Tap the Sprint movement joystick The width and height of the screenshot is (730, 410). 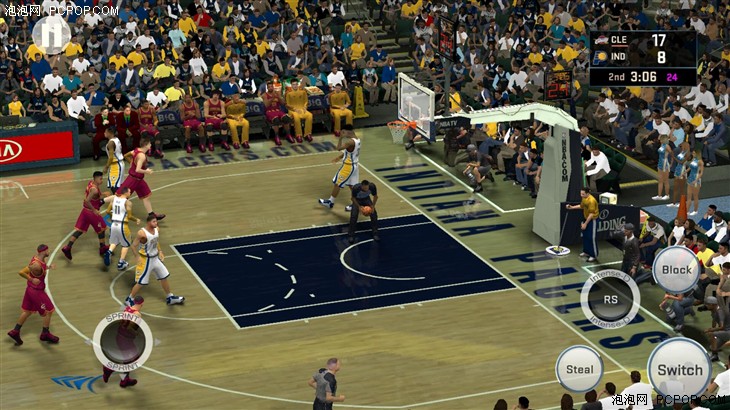point(123,341)
